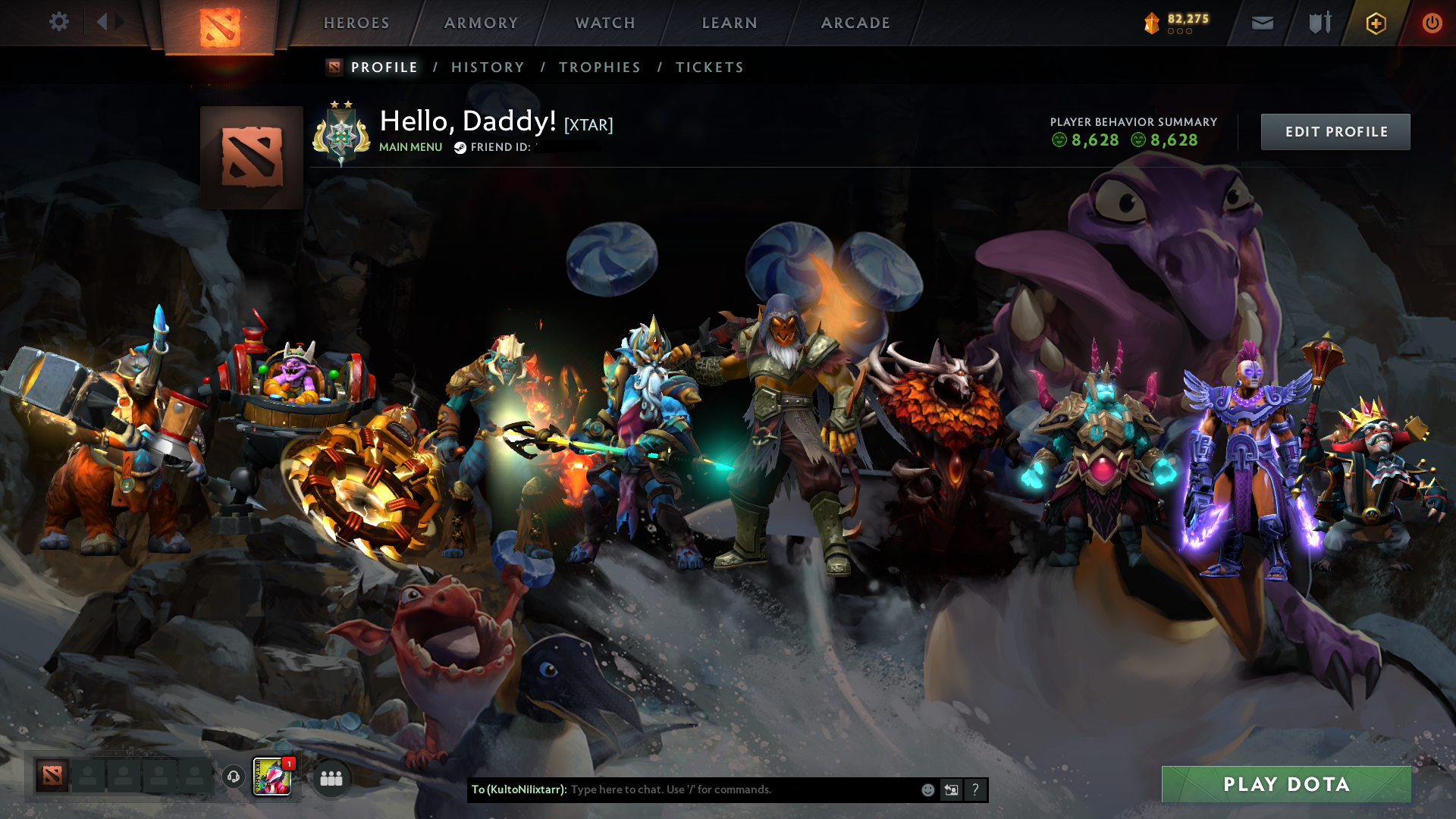The image size is (1456, 819).
Task: Click the settings gear icon
Action: [58, 22]
